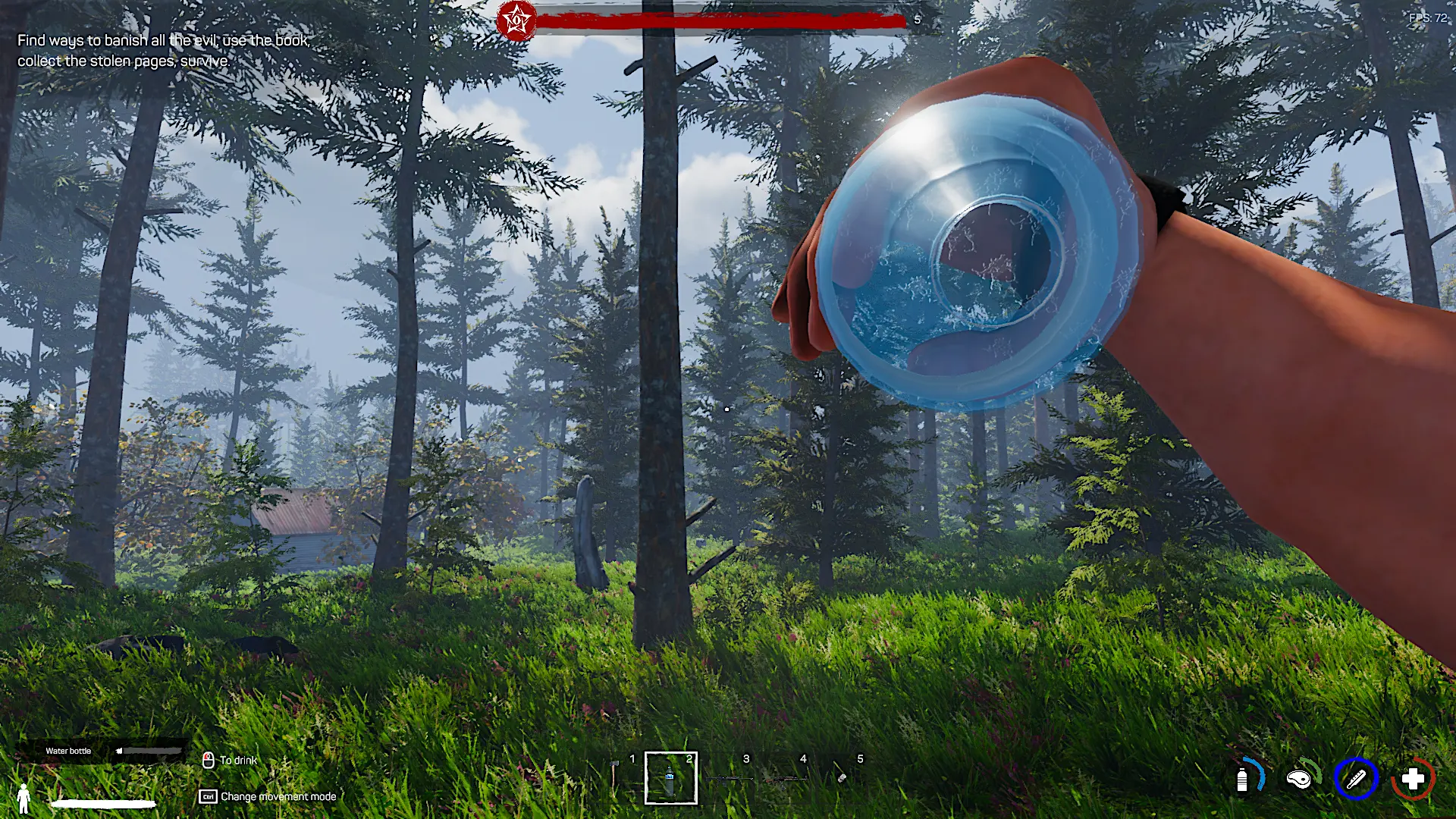Viewport: 1456px width, 819px height.
Task: Click the thirst bottle status icon
Action: click(1243, 779)
